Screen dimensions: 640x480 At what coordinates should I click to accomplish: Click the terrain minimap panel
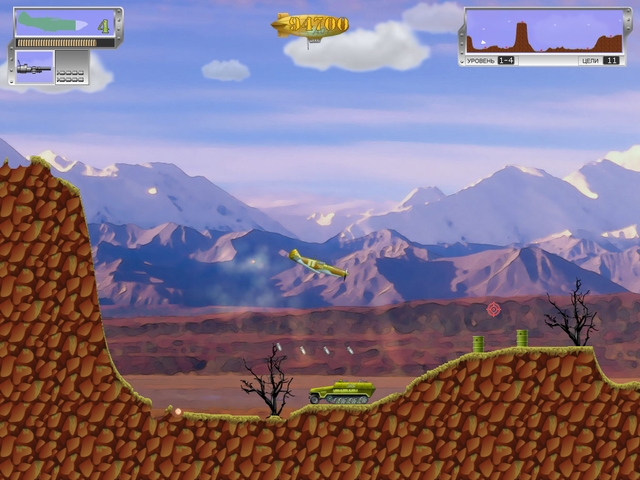[x=544, y=31]
